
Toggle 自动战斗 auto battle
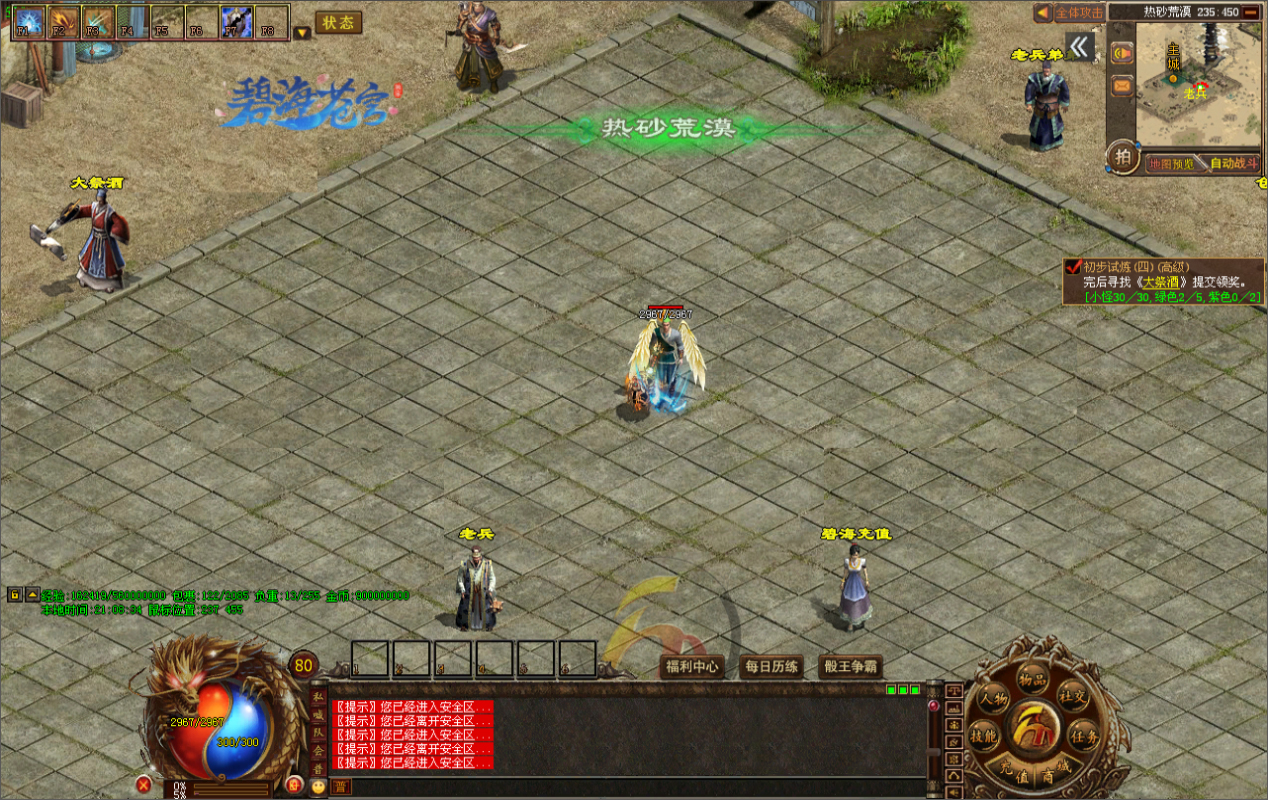(x=1234, y=163)
